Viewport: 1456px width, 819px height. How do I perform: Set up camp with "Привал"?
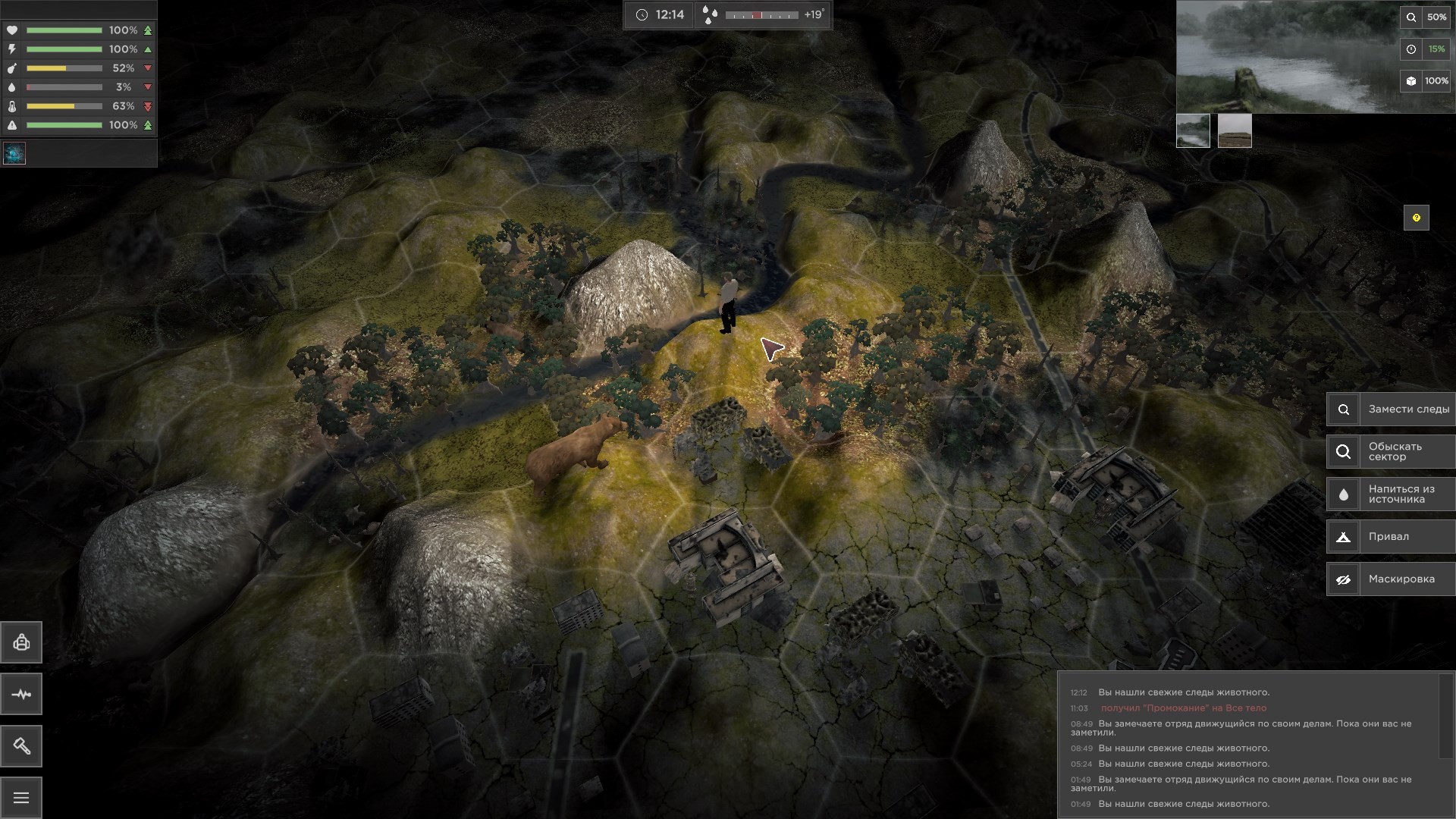[x=1391, y=537]
